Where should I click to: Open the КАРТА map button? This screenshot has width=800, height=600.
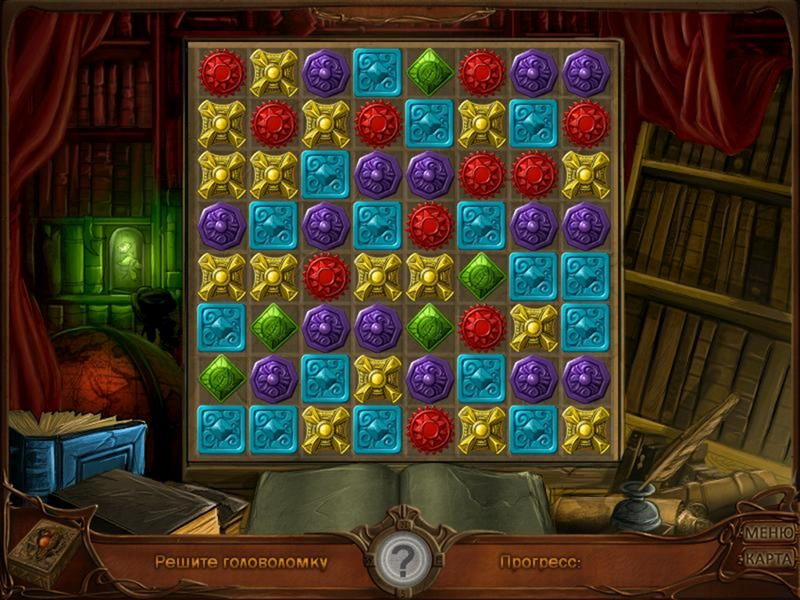769,558
